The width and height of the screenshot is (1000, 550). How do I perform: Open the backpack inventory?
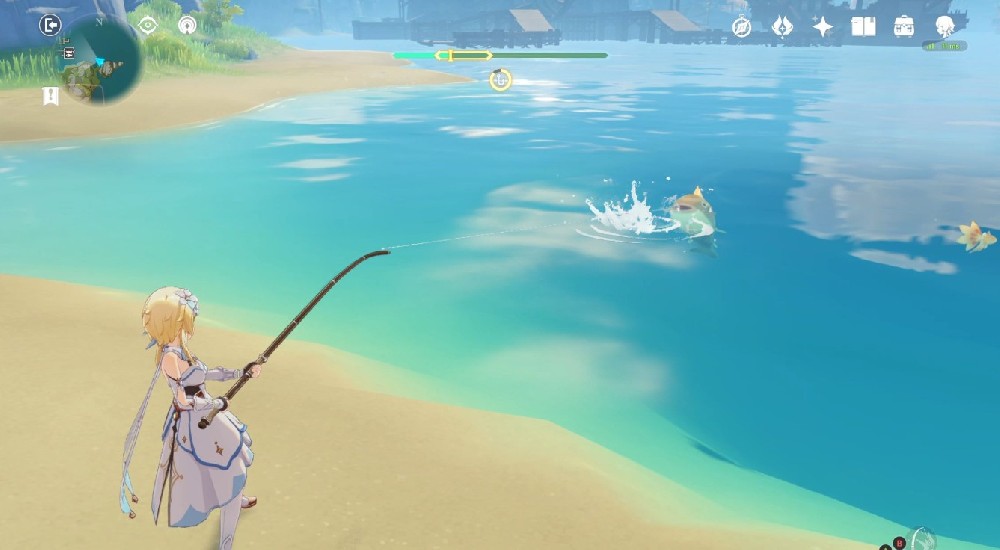pos(904,27)
